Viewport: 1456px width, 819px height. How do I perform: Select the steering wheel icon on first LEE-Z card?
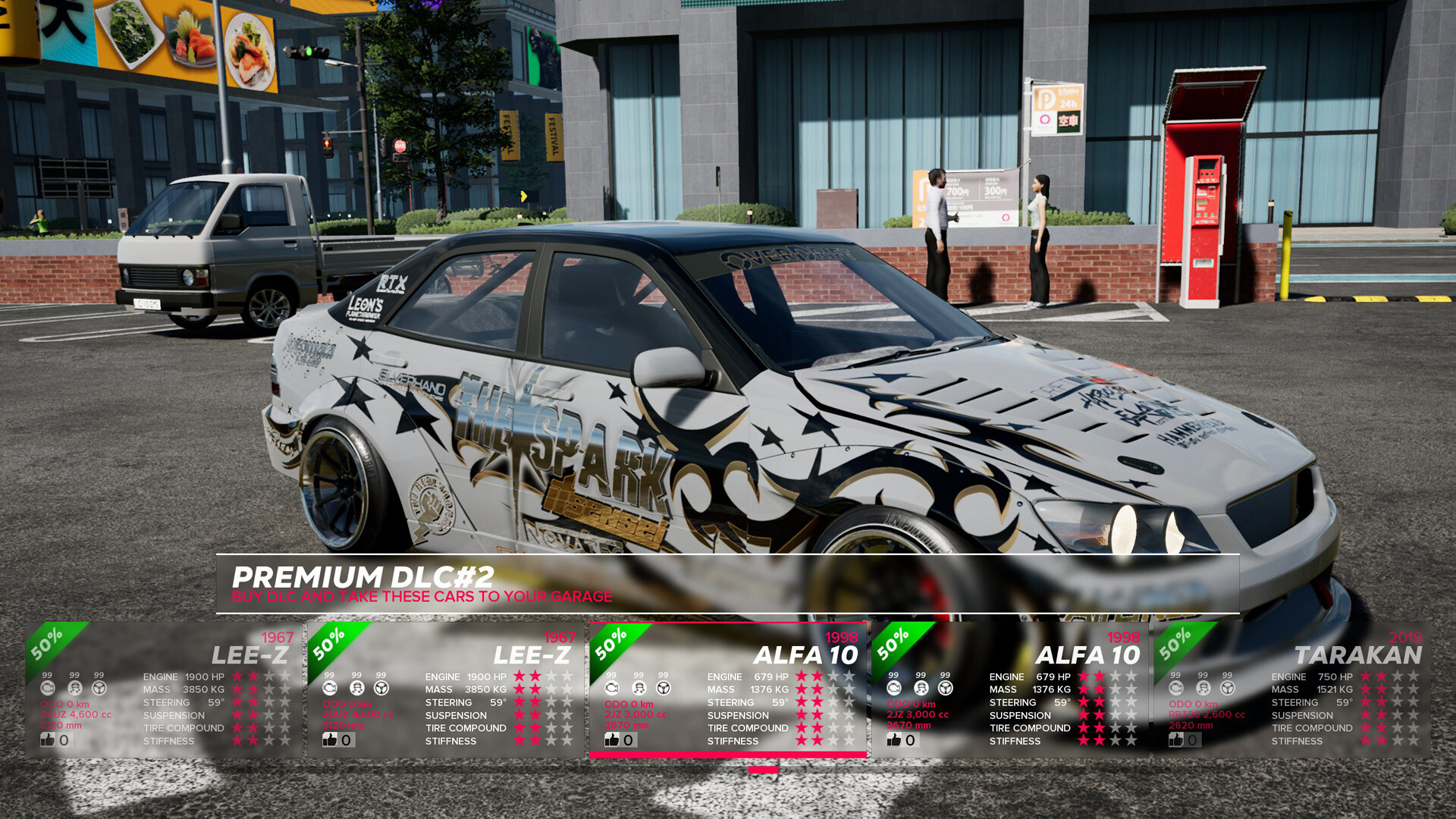point(99,688)
